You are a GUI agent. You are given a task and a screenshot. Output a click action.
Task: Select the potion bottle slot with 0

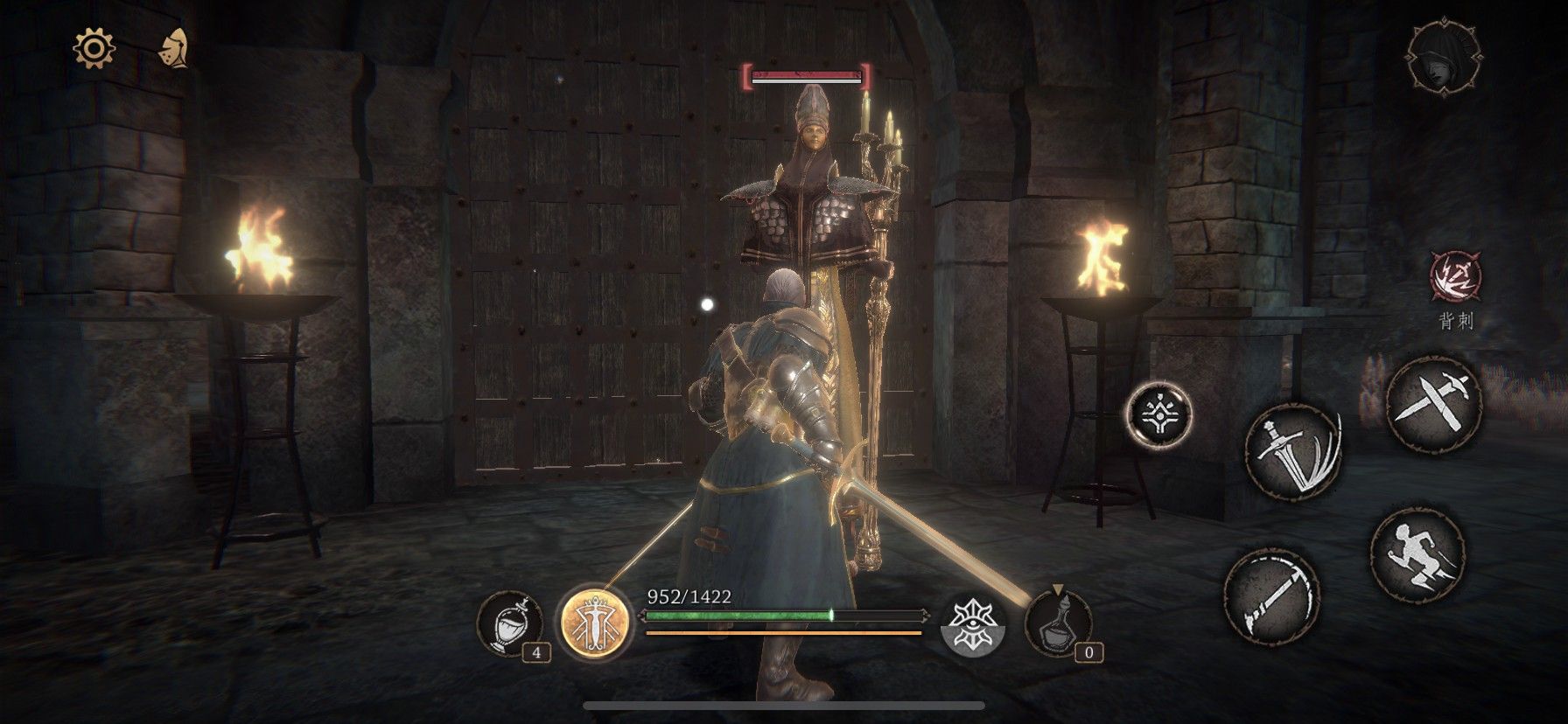coord(1058,623)
